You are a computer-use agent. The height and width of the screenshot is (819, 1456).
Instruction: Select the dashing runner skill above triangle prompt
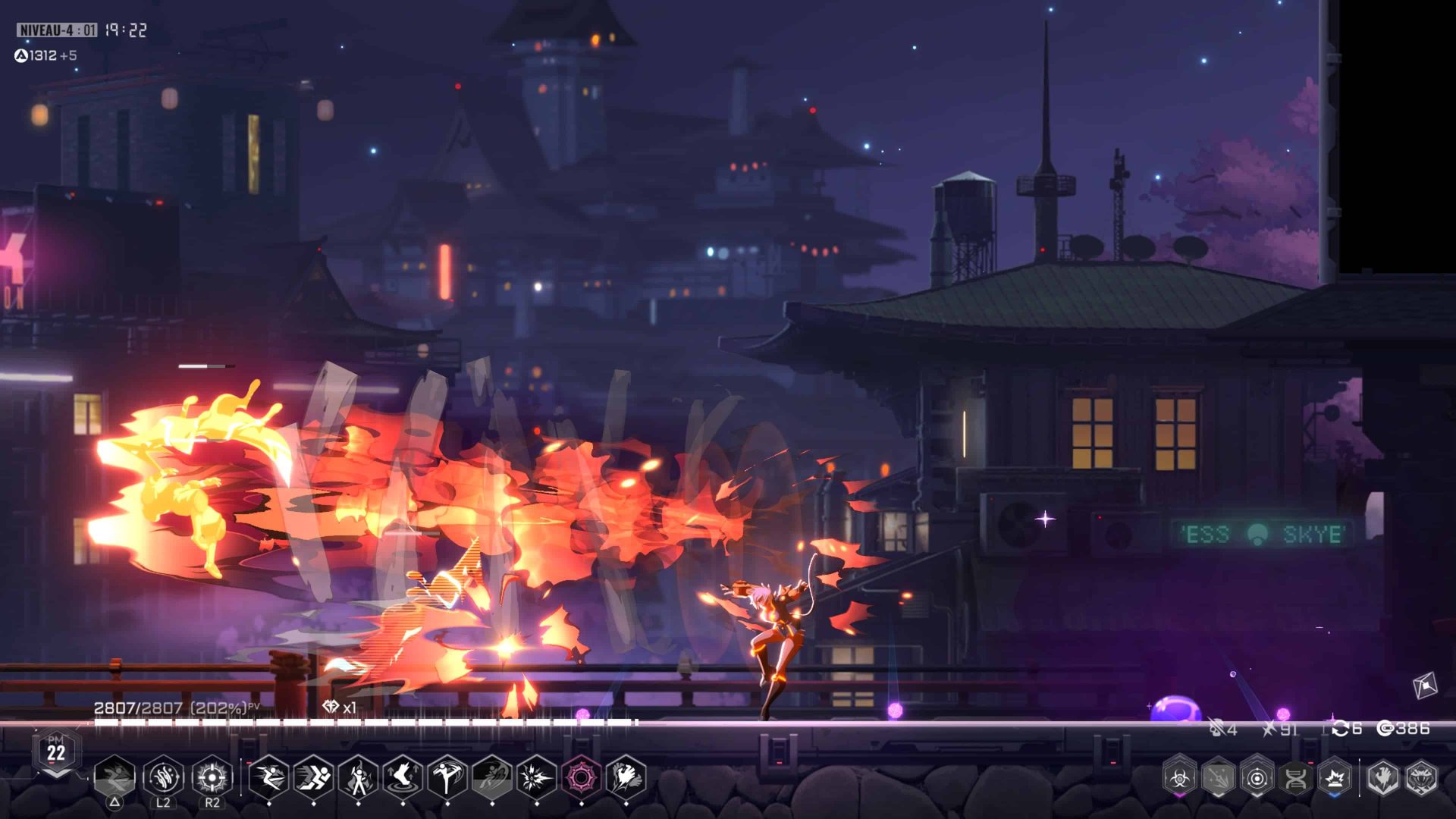point(115,777)
